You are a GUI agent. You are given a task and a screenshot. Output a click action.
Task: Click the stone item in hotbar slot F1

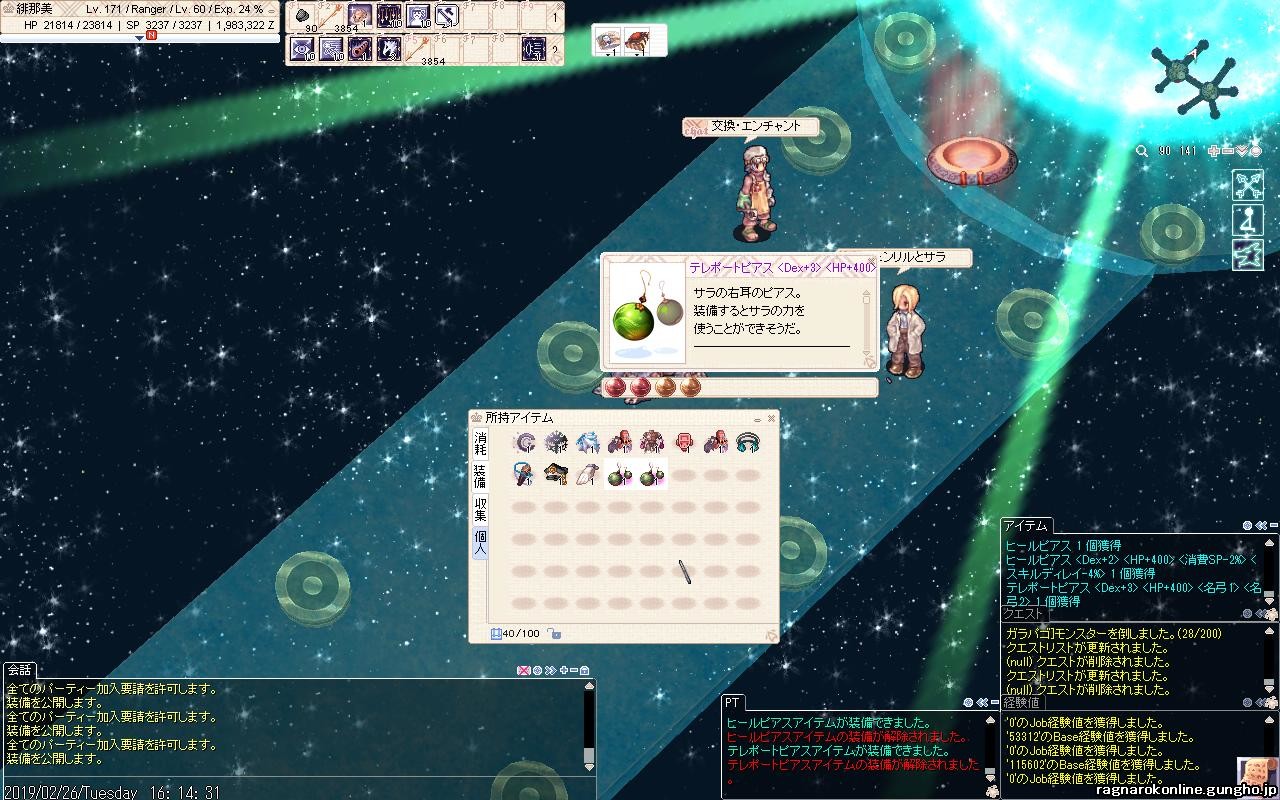tap(303, 17)
